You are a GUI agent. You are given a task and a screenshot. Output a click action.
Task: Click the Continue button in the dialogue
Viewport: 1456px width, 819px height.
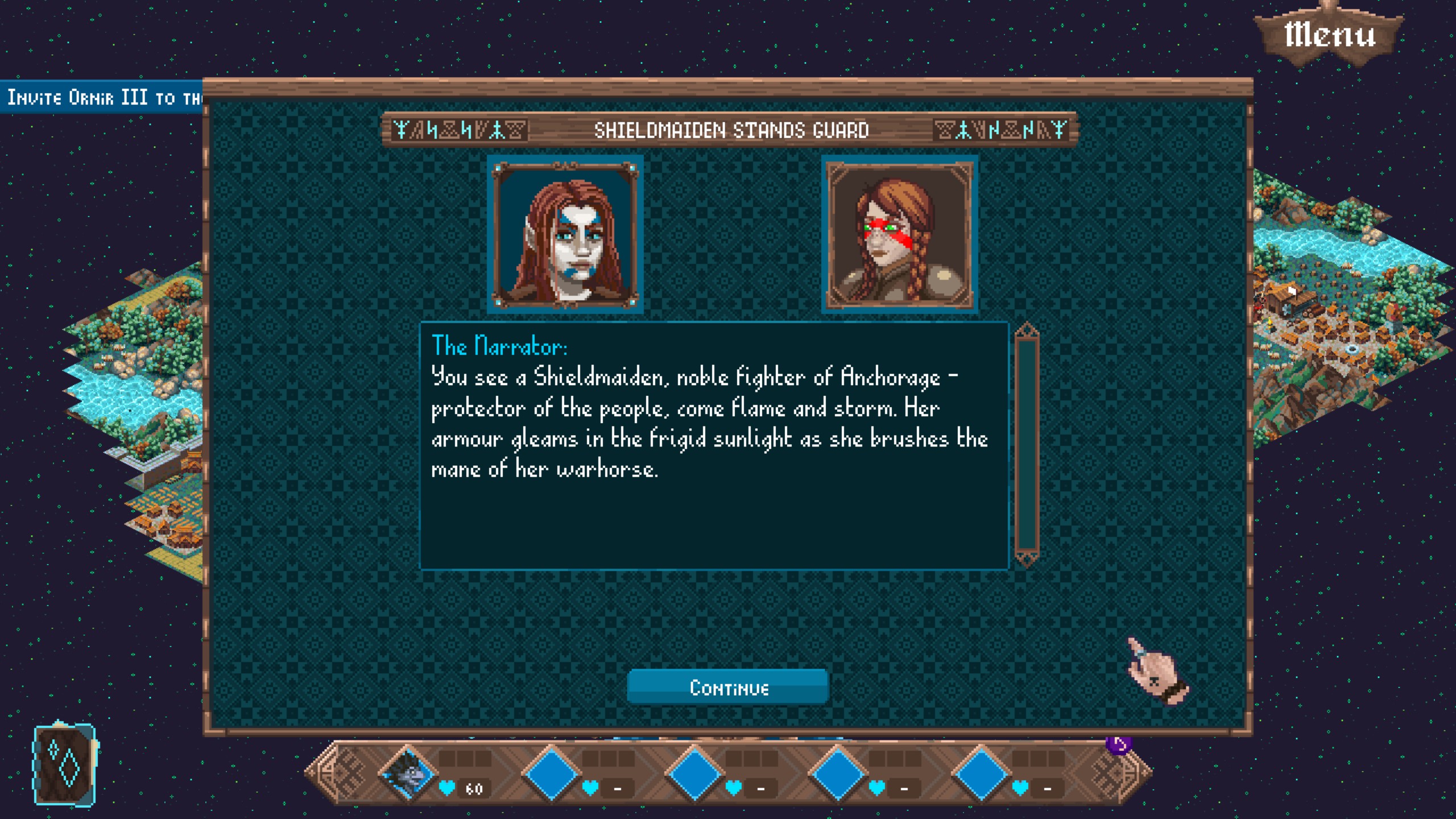click(727, 688)
